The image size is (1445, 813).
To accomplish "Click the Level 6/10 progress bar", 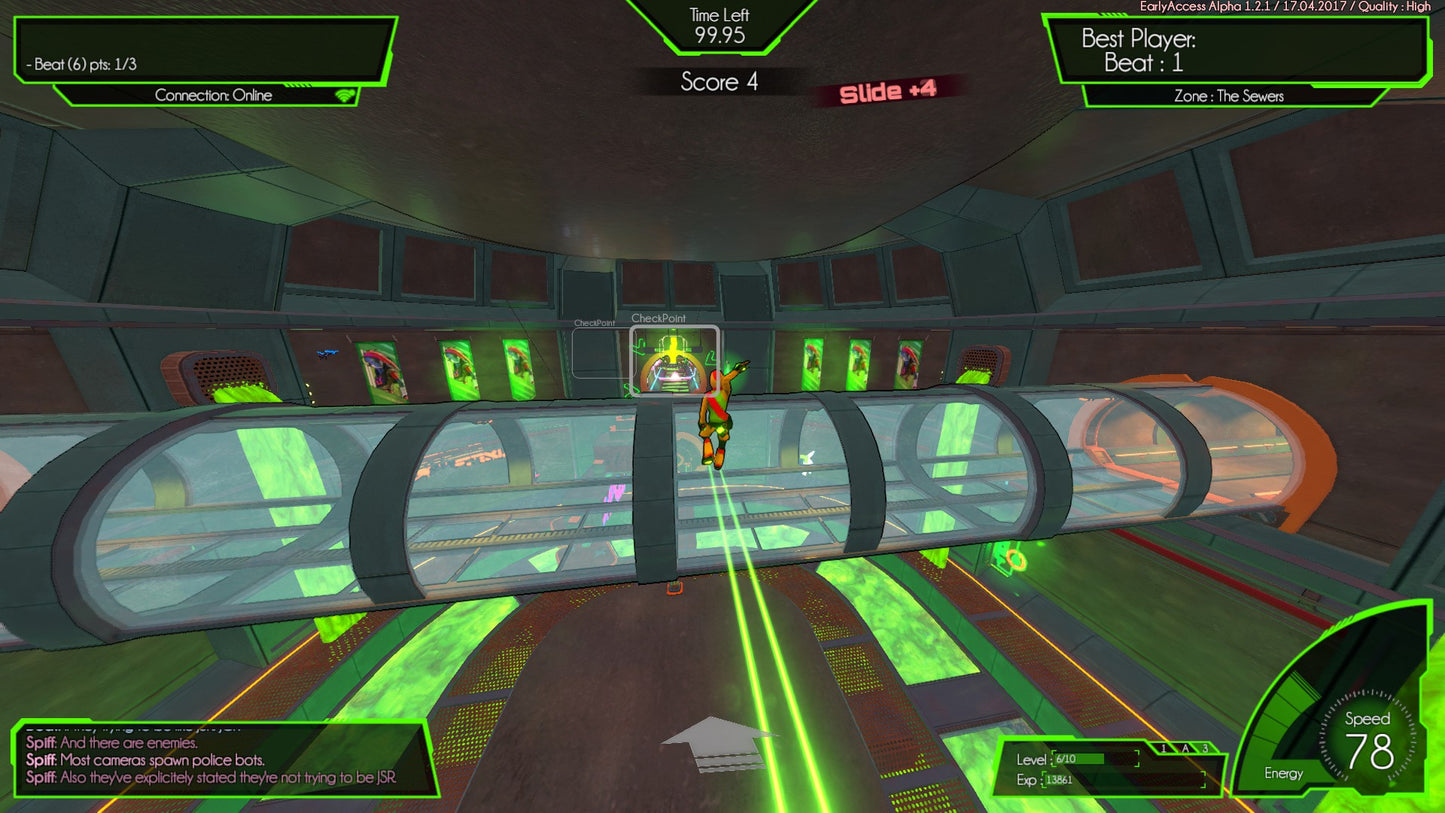I will 1095,760.
